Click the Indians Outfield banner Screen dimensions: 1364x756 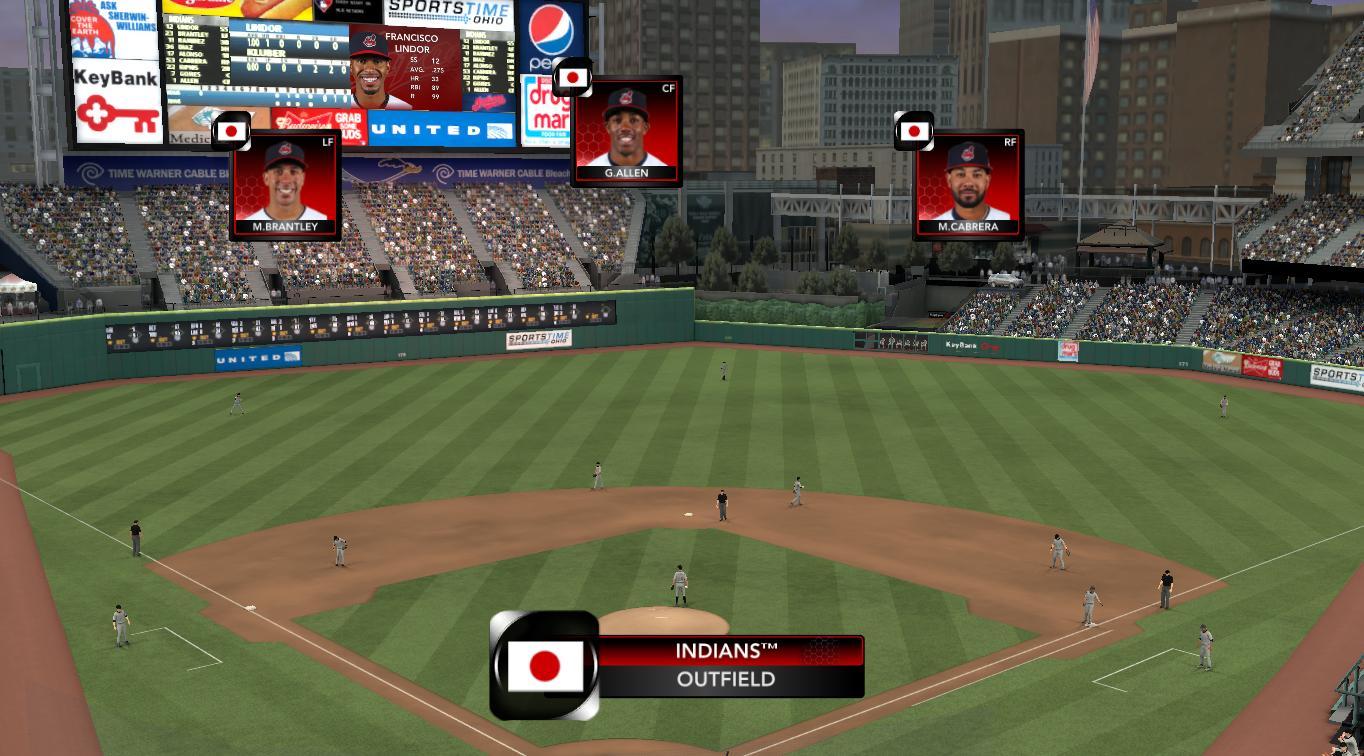726,666
